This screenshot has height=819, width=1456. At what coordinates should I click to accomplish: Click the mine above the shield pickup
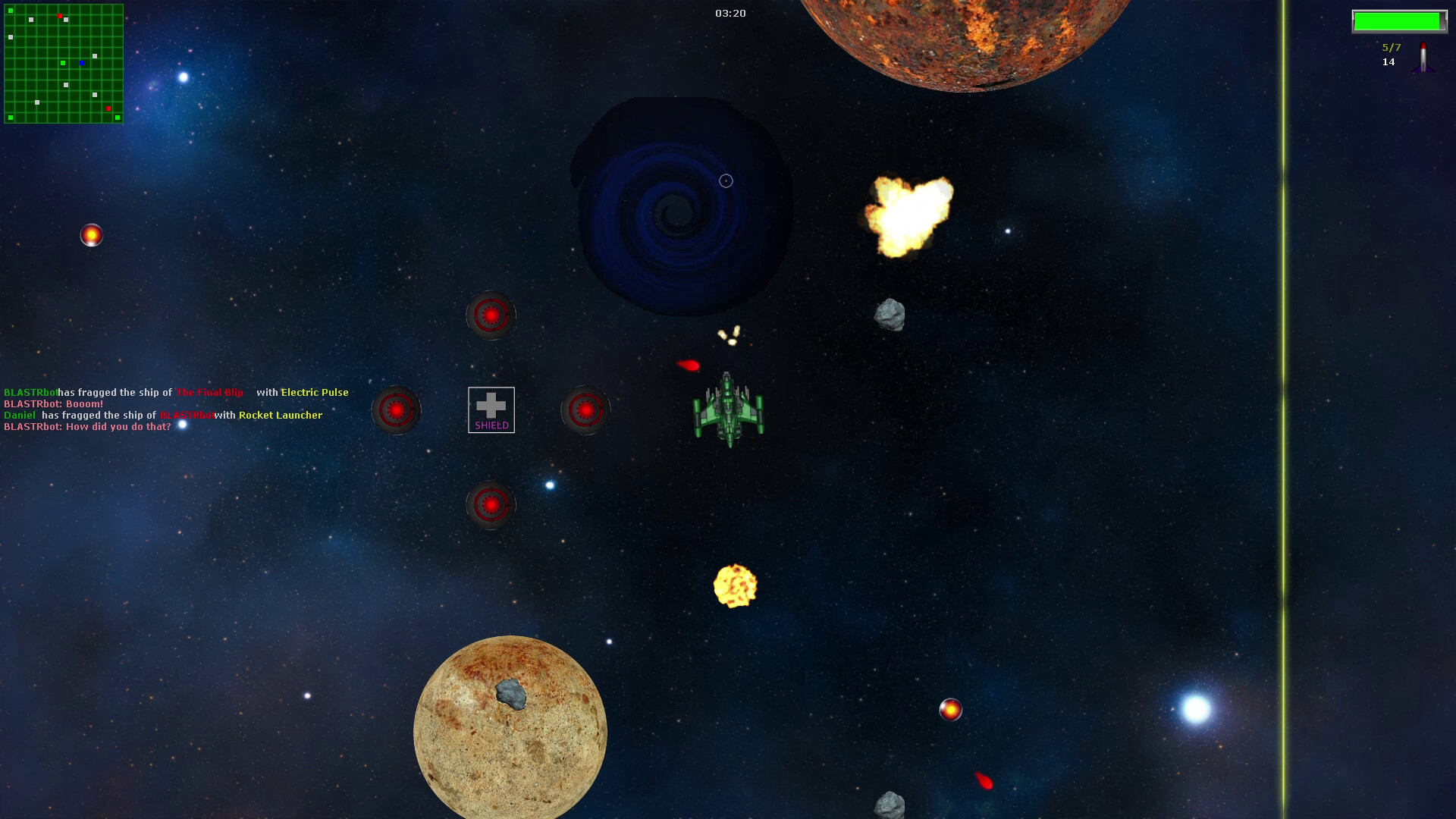(x=491, y=315)
